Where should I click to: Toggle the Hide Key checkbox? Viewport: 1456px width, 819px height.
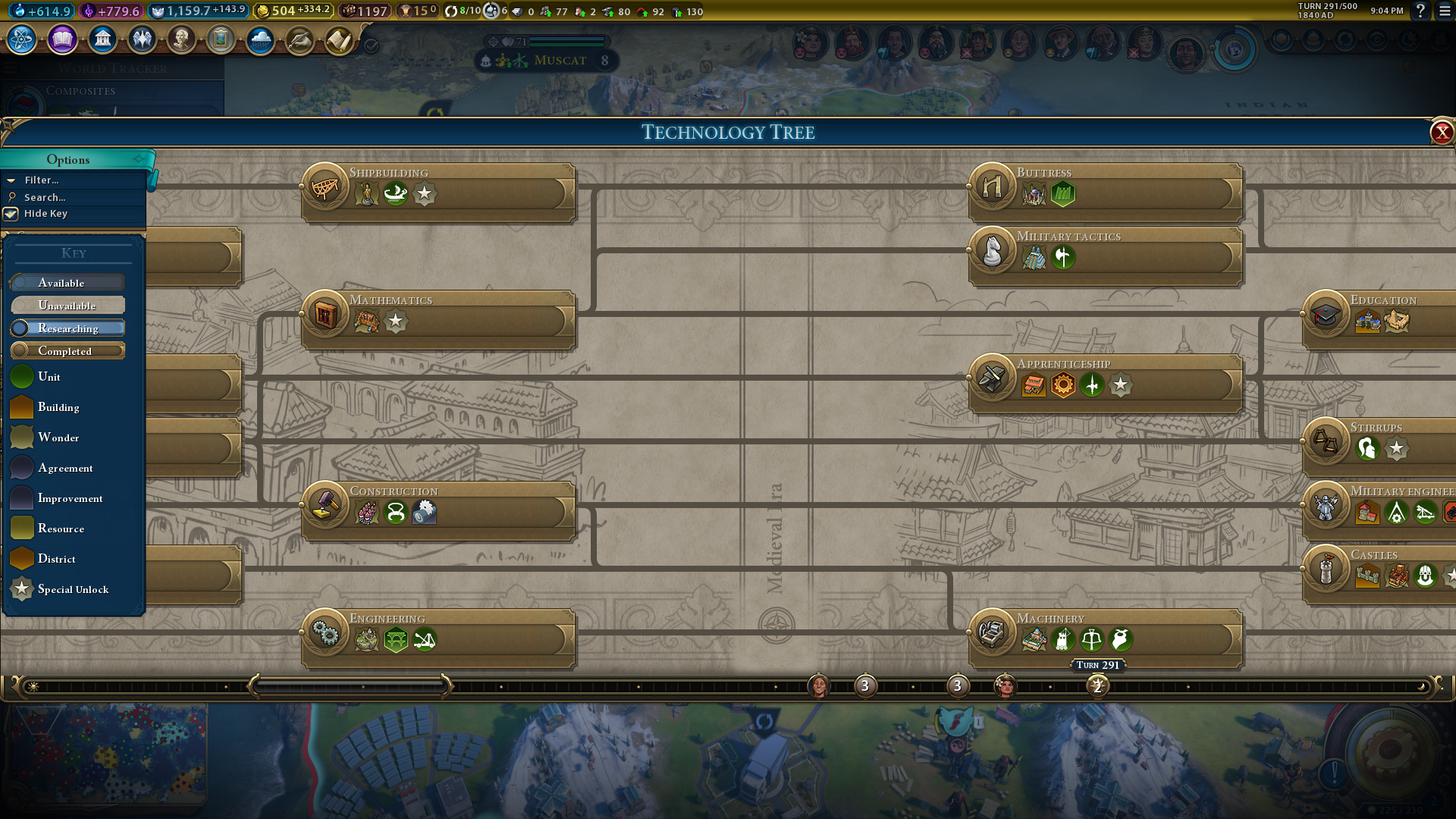pos(11,214)
